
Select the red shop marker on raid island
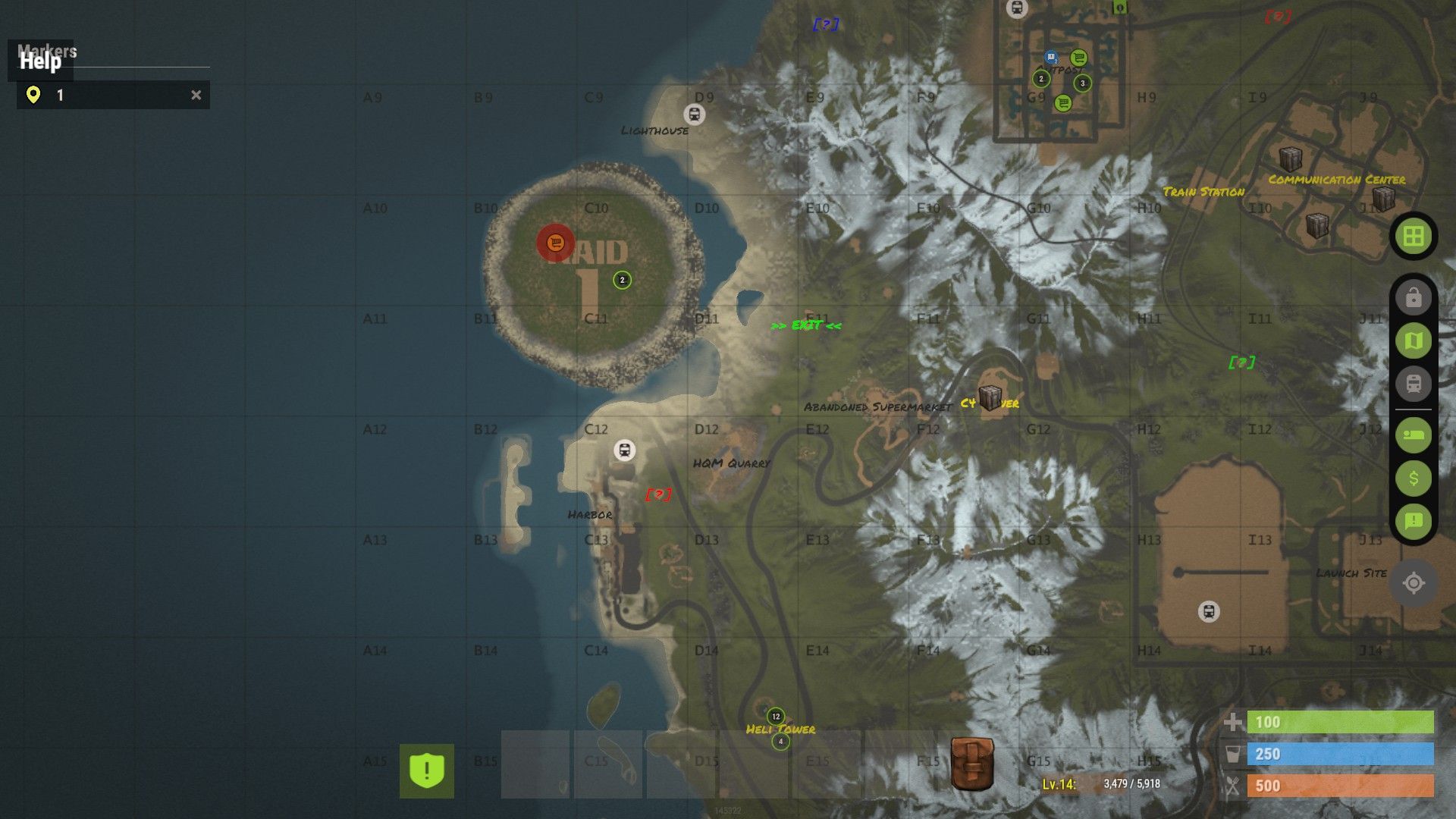click(x=556, y=243)
